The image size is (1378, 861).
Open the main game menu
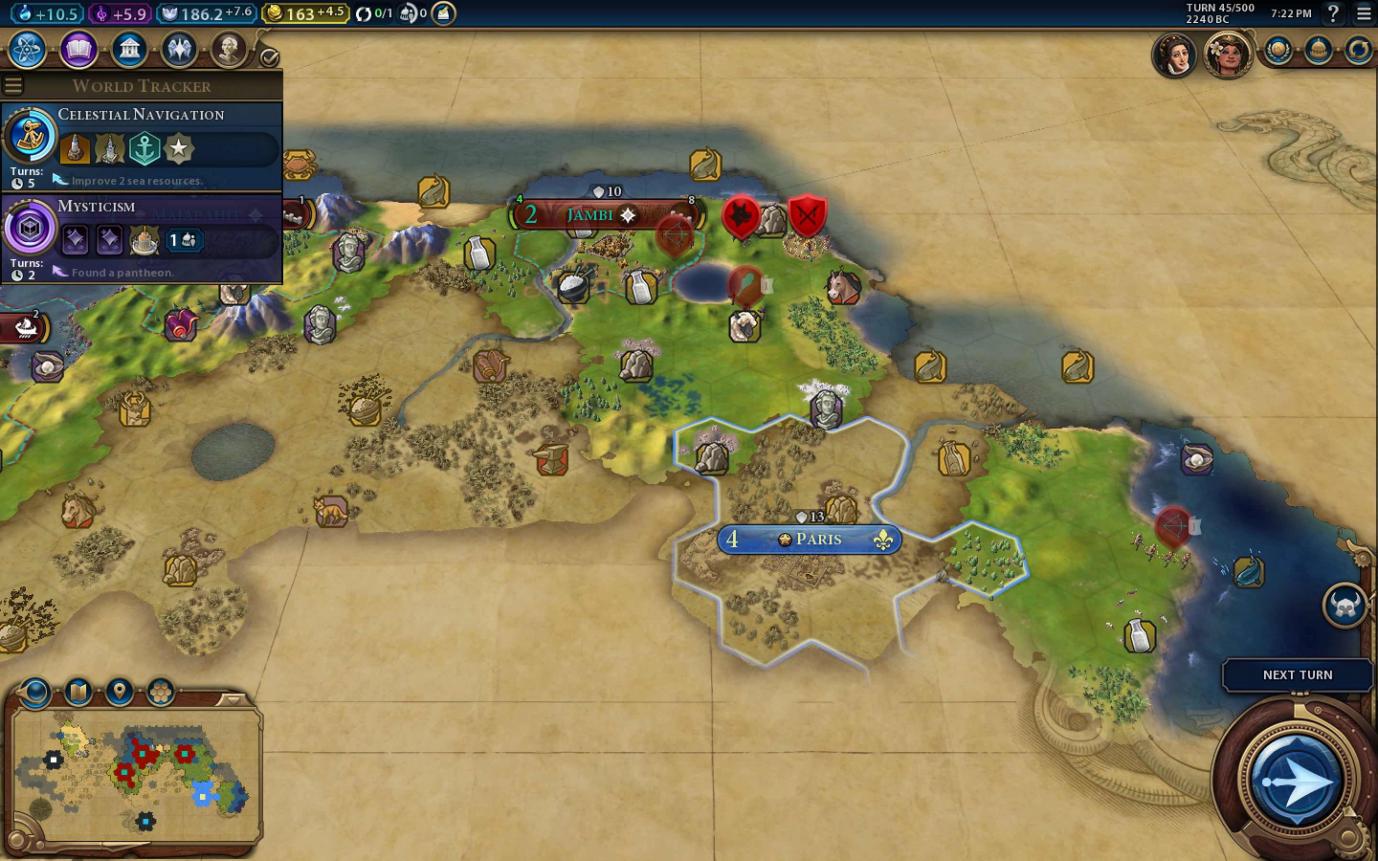pyautogui.click(x=1364, y=14)
